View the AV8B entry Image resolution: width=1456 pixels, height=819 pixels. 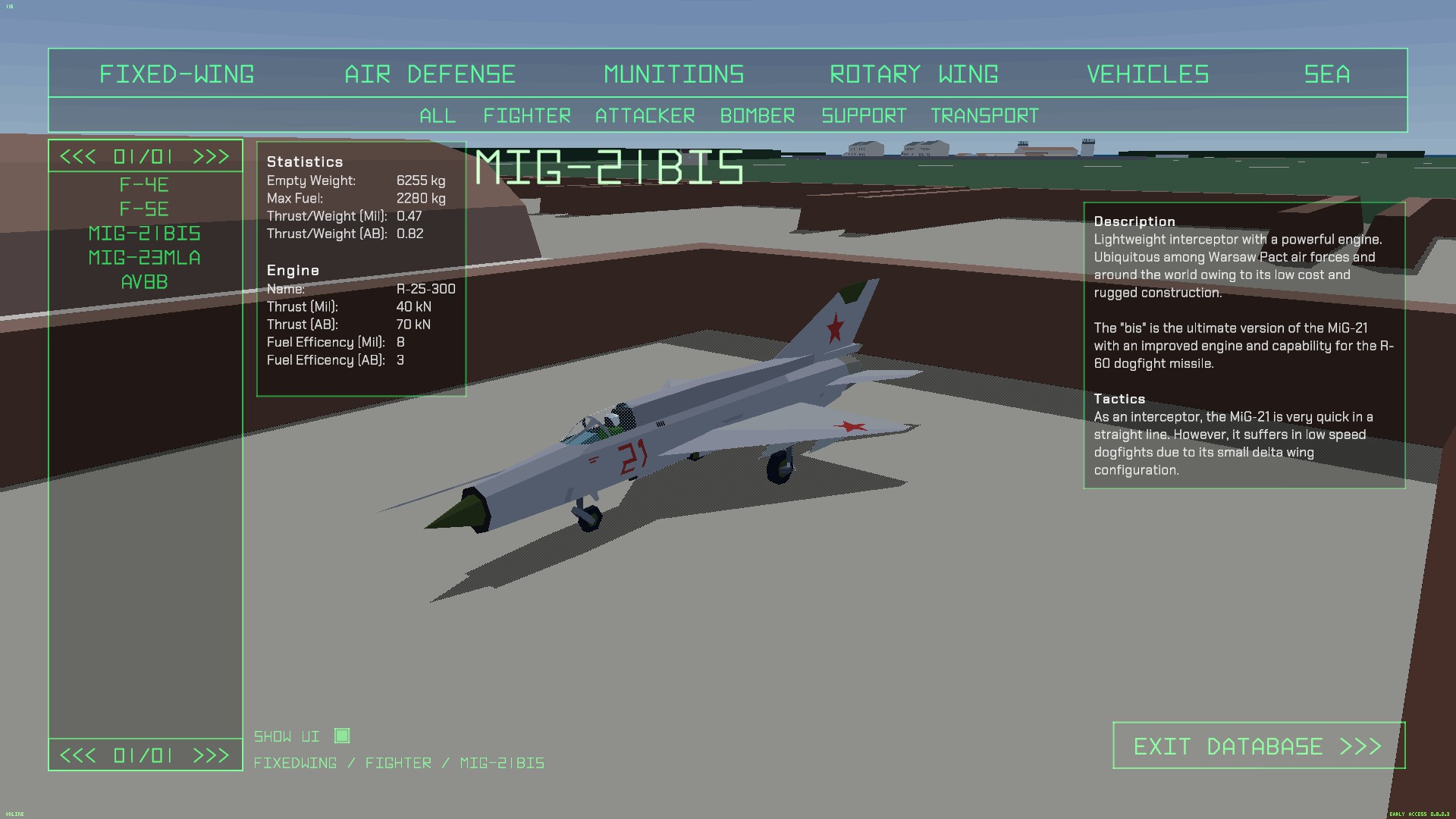[x=144, y=282]
